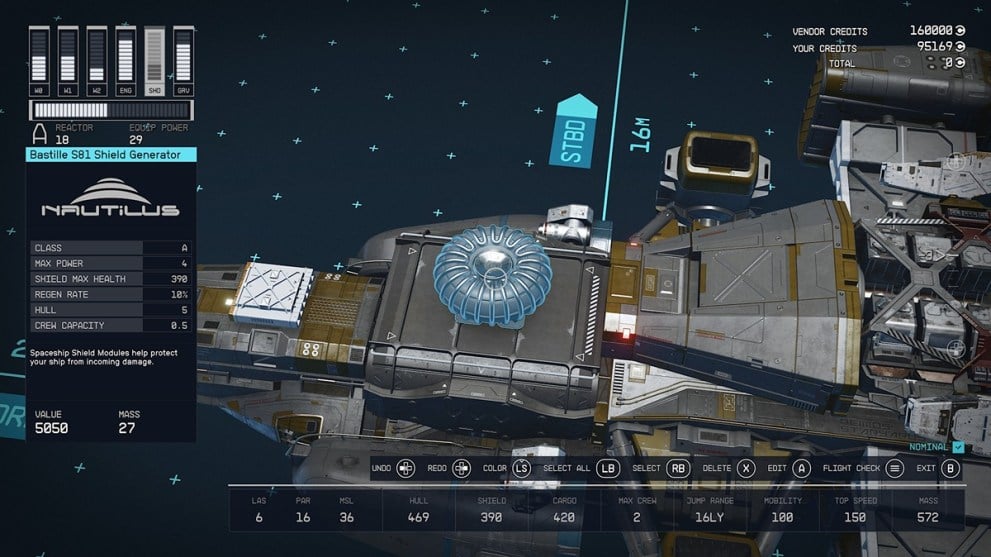Toggle the Nominal status checkbox
Screen dimensions: 991x557
958,447
